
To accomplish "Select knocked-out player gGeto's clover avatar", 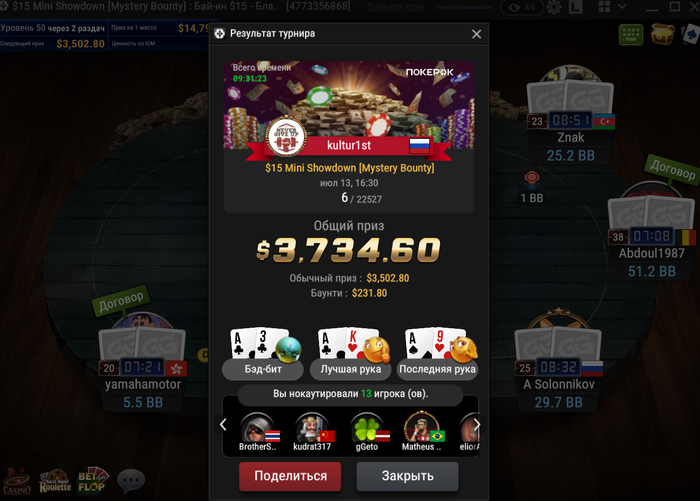I will click(x=366, y=427).
